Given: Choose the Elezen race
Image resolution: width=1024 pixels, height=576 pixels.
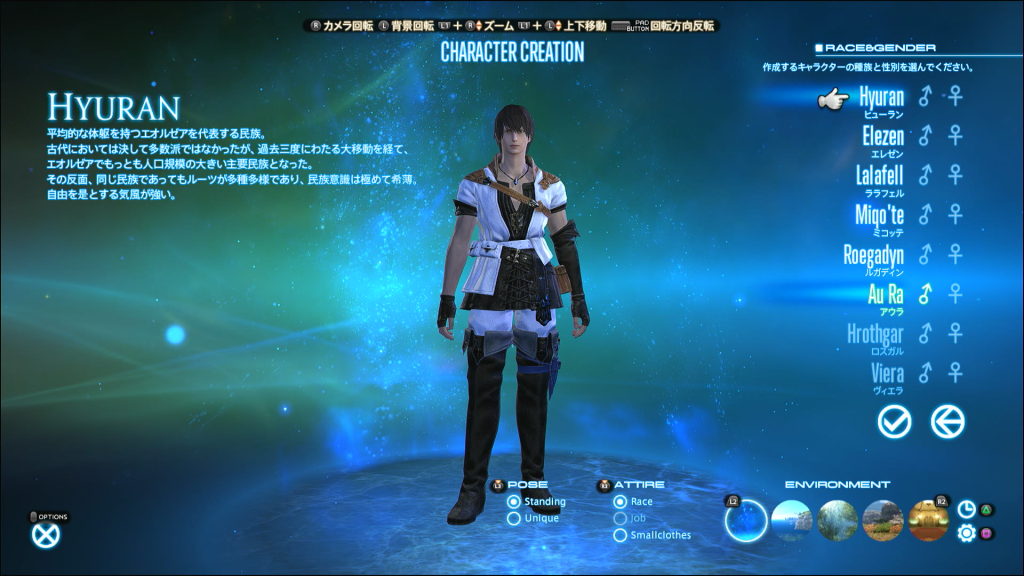Looking at the screenshot, I should pyautogui.click(x=882, y=136).
